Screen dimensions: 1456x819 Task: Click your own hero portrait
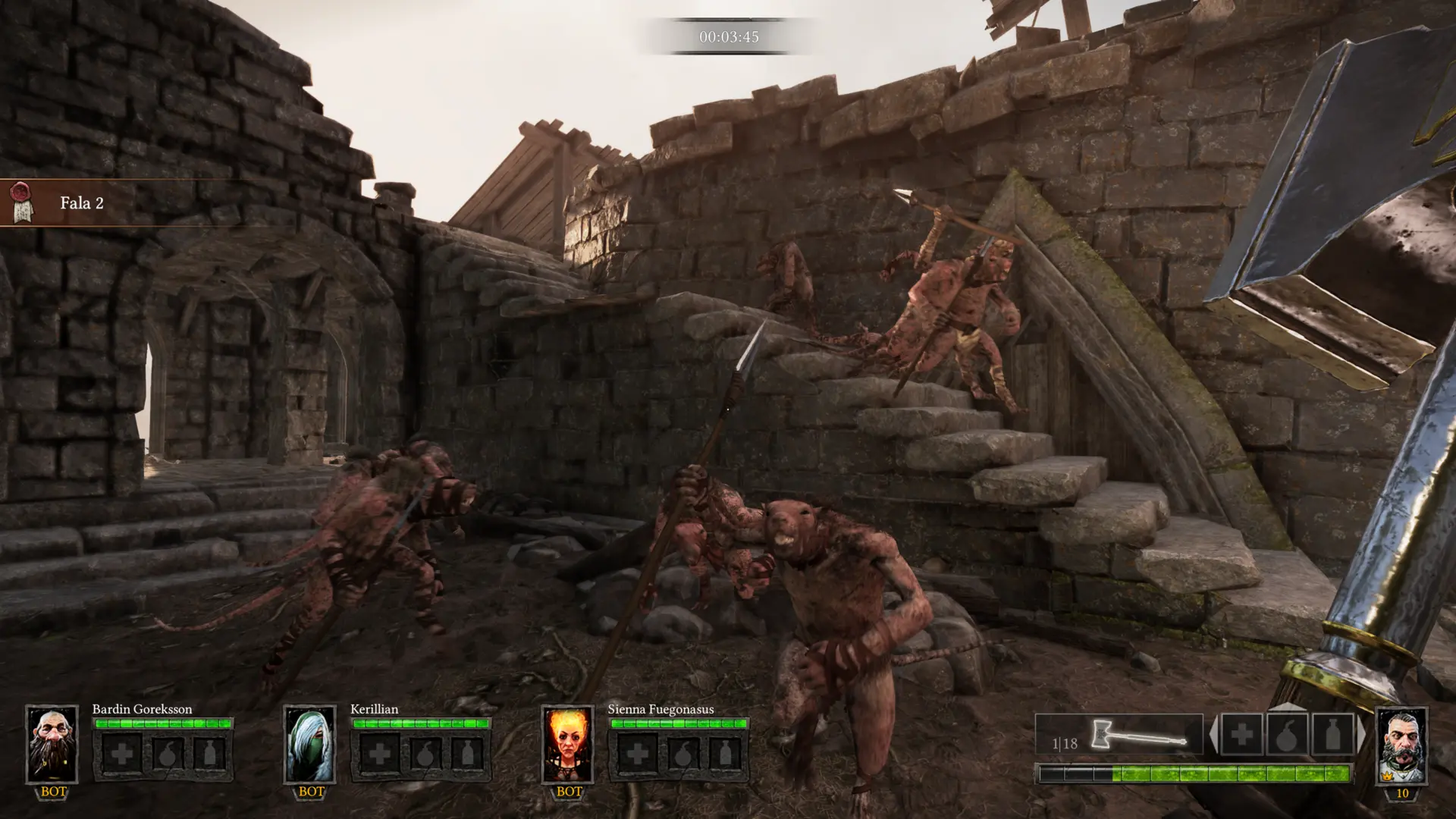coord(1401,745)
